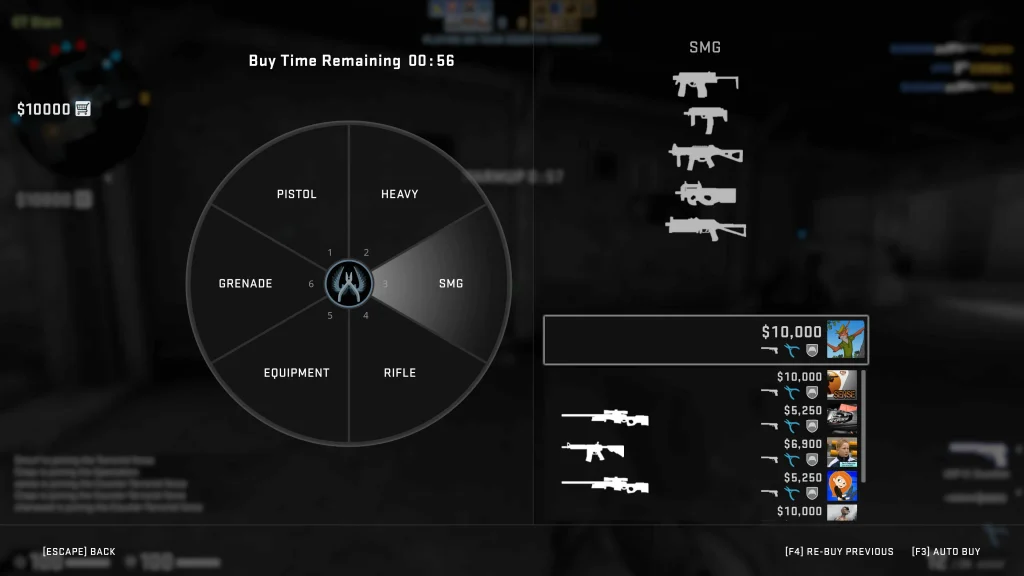
Task: Choose the SMG wheel segment
Action: [451, 283]
